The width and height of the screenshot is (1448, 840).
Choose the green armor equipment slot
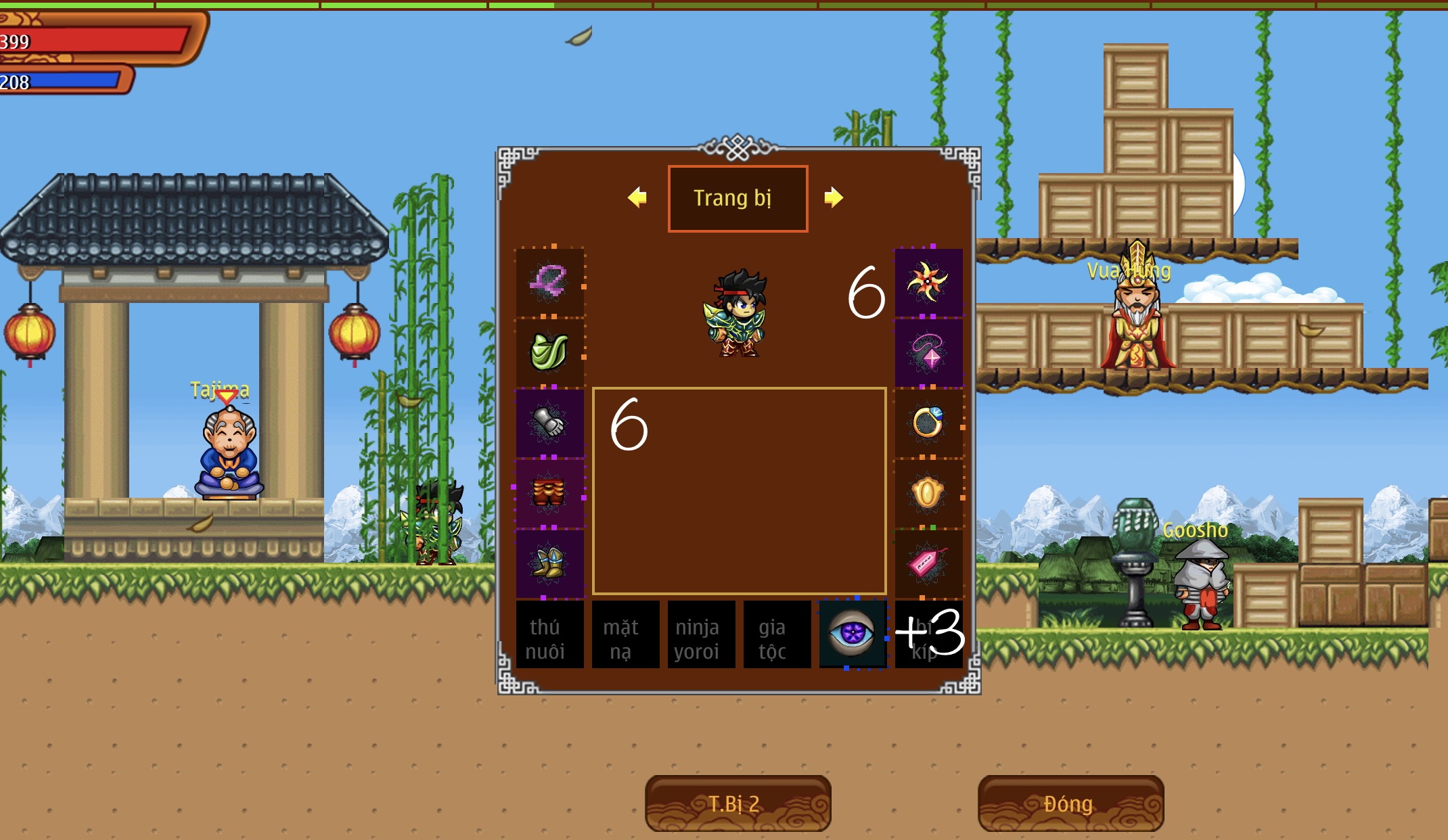pyautogui.click(x=549, y=352)
